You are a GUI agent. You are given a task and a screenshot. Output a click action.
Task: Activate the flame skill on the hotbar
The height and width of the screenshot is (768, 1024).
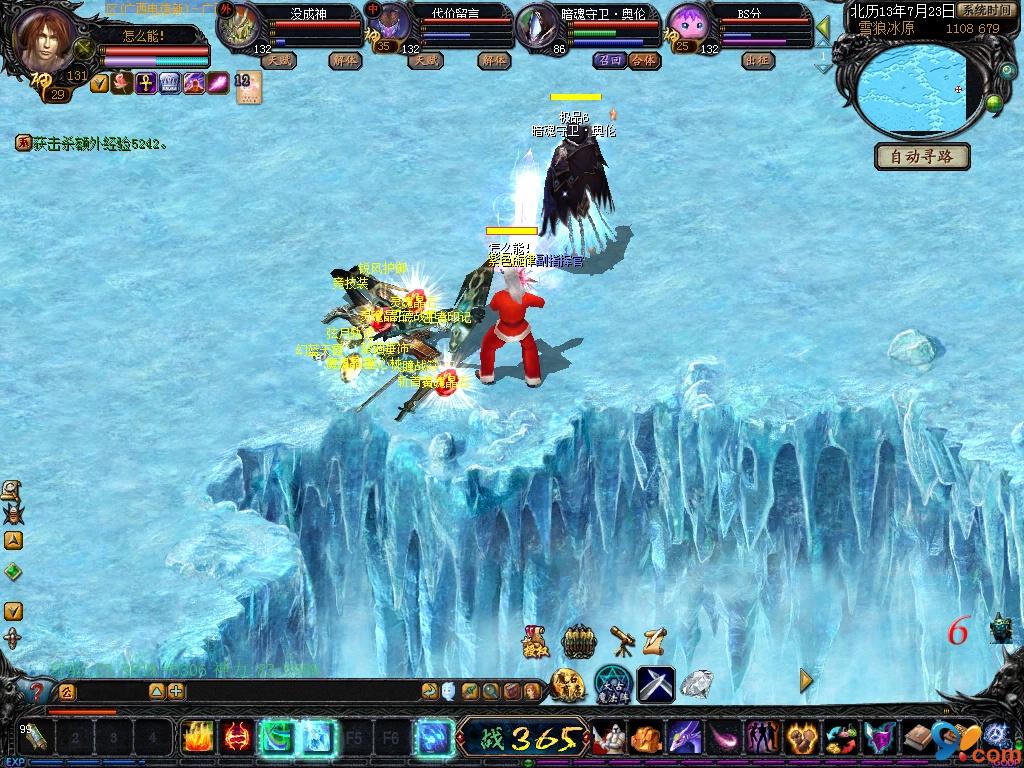197,738
